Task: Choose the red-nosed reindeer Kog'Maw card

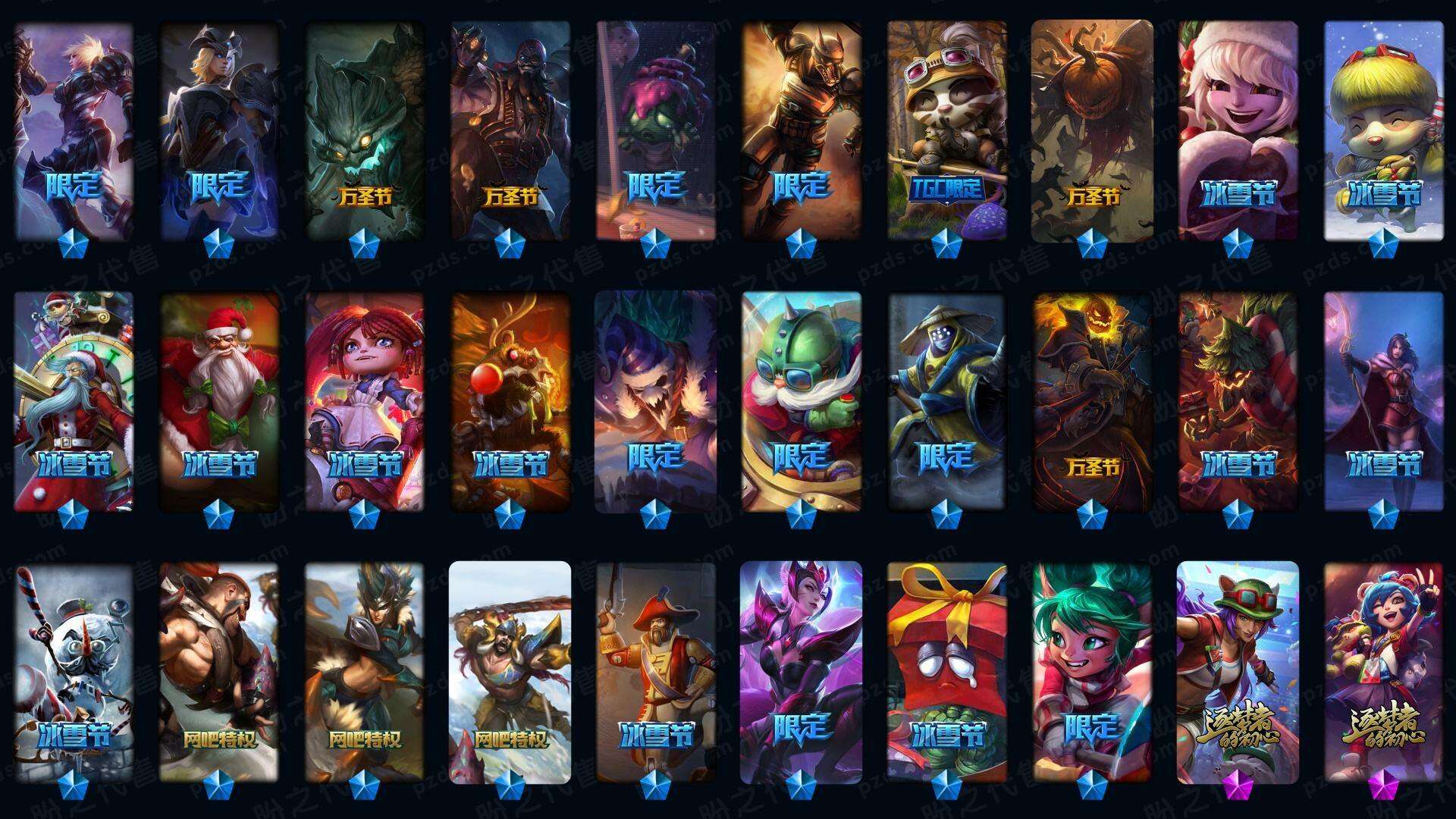Action: pos(510,402)
